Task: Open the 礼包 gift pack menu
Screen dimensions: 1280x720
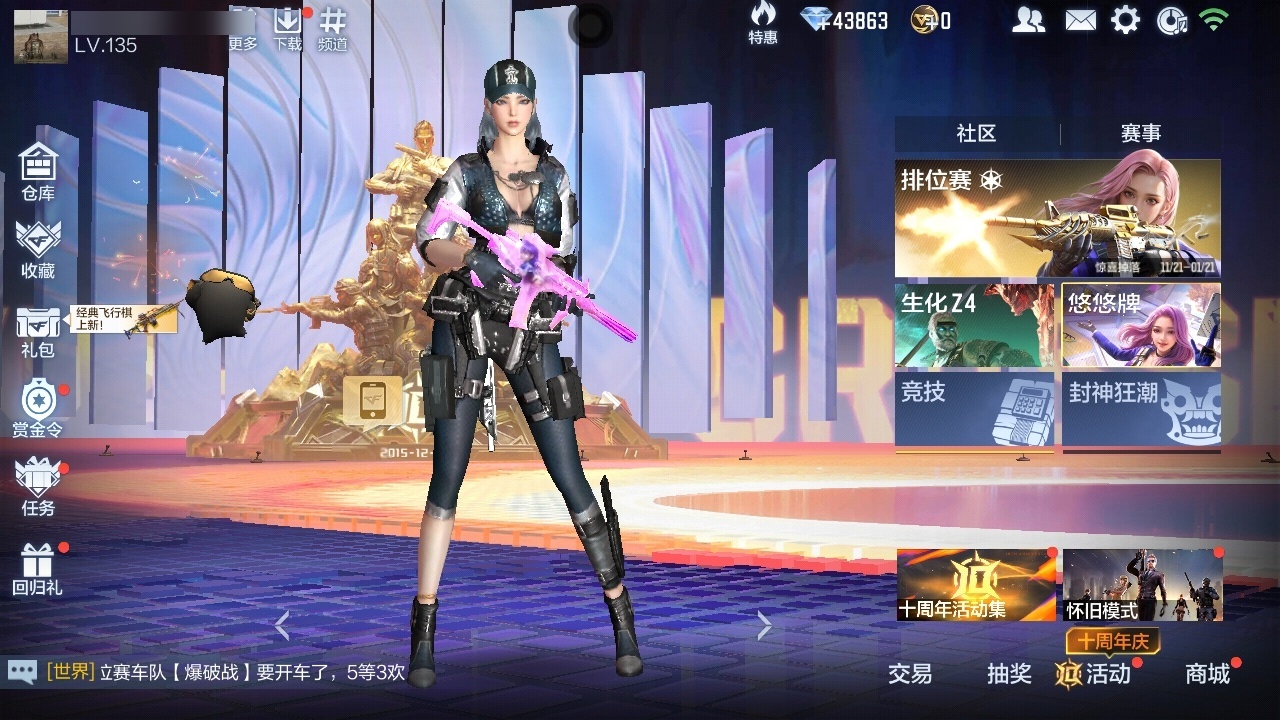Action: pyautogui.click(x=38, y=330)
